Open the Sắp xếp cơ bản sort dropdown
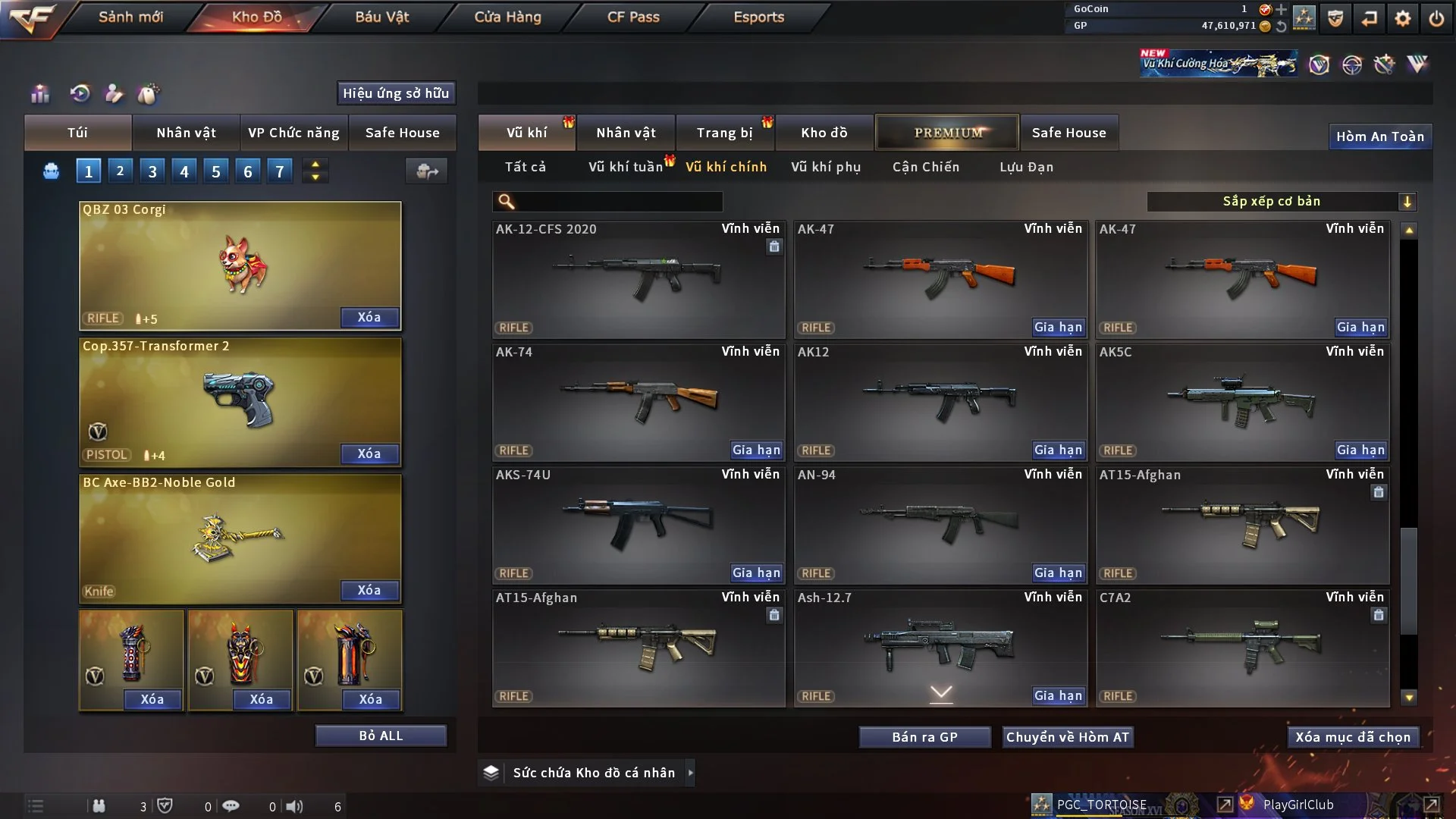Screen dimensions: 1456x819 (x=1281, y=202)
